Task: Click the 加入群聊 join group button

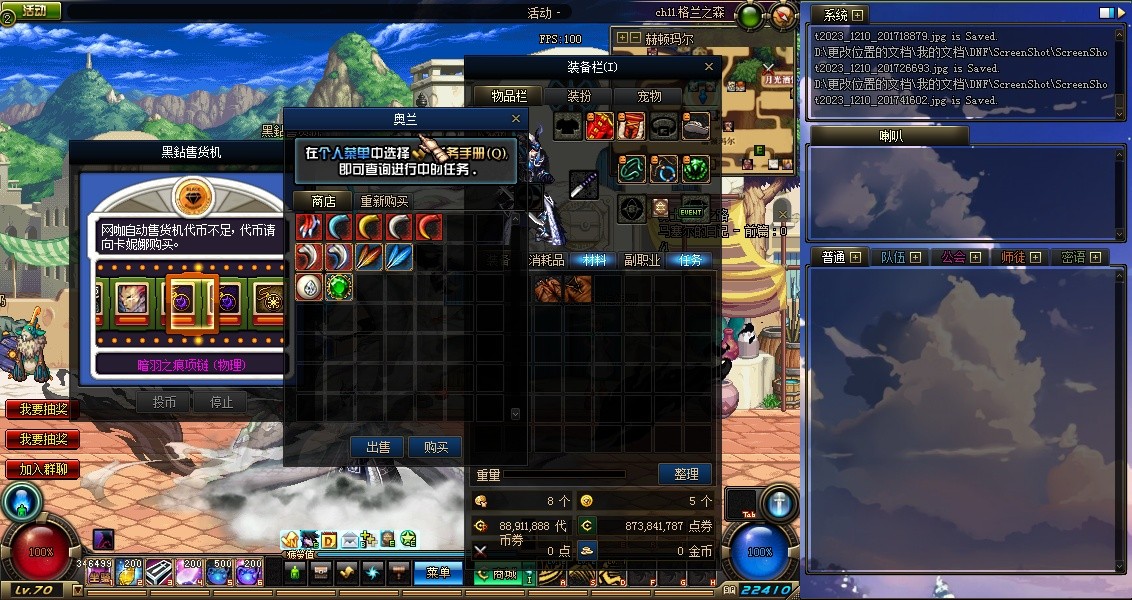Action: pos(43,469)
